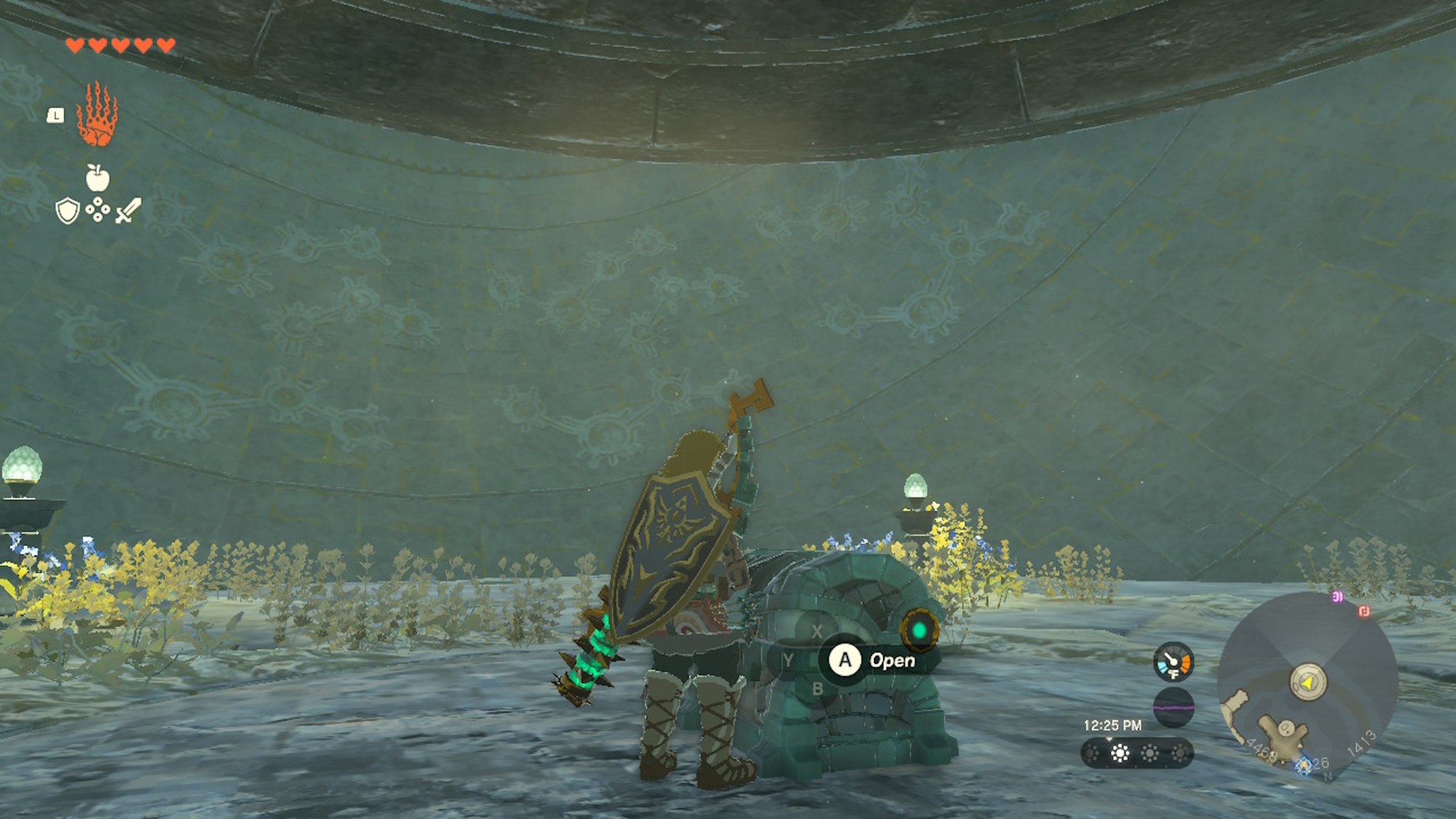This screenshot has height=819, width=1456.
Task: Click the temperature gauge icon
Action: [1173, 661]
